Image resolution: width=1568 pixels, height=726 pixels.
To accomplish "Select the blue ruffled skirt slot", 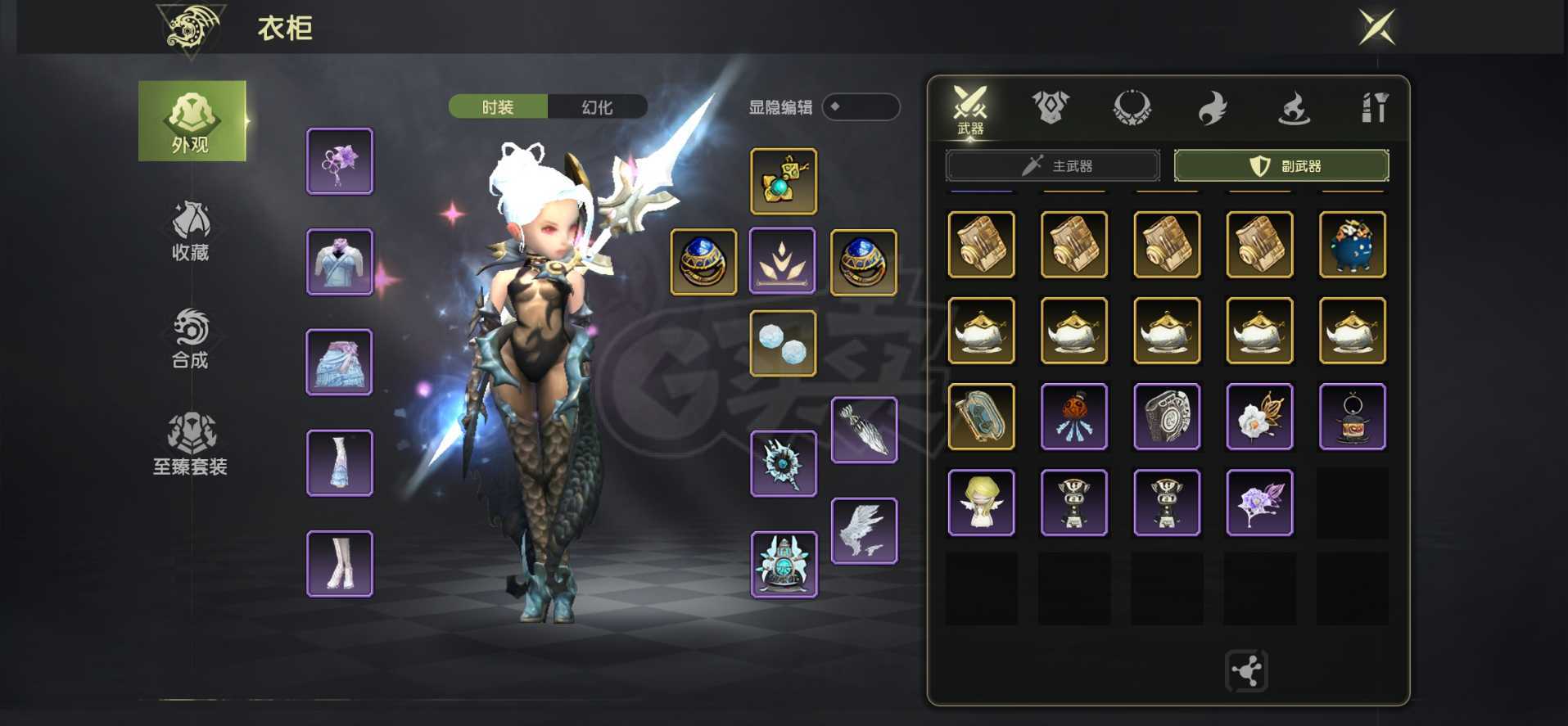I will [x=340, y=362].
